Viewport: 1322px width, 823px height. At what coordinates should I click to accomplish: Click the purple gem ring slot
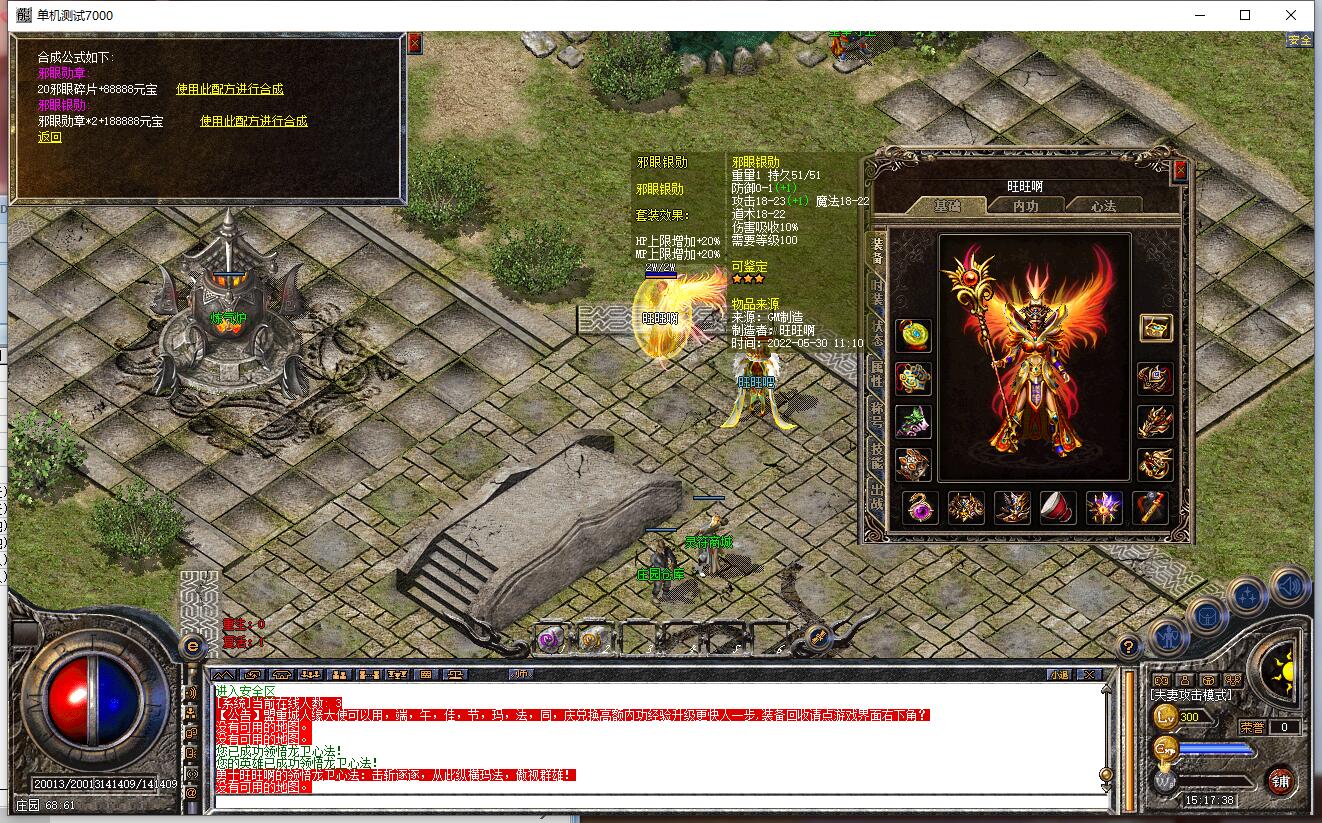919,508
